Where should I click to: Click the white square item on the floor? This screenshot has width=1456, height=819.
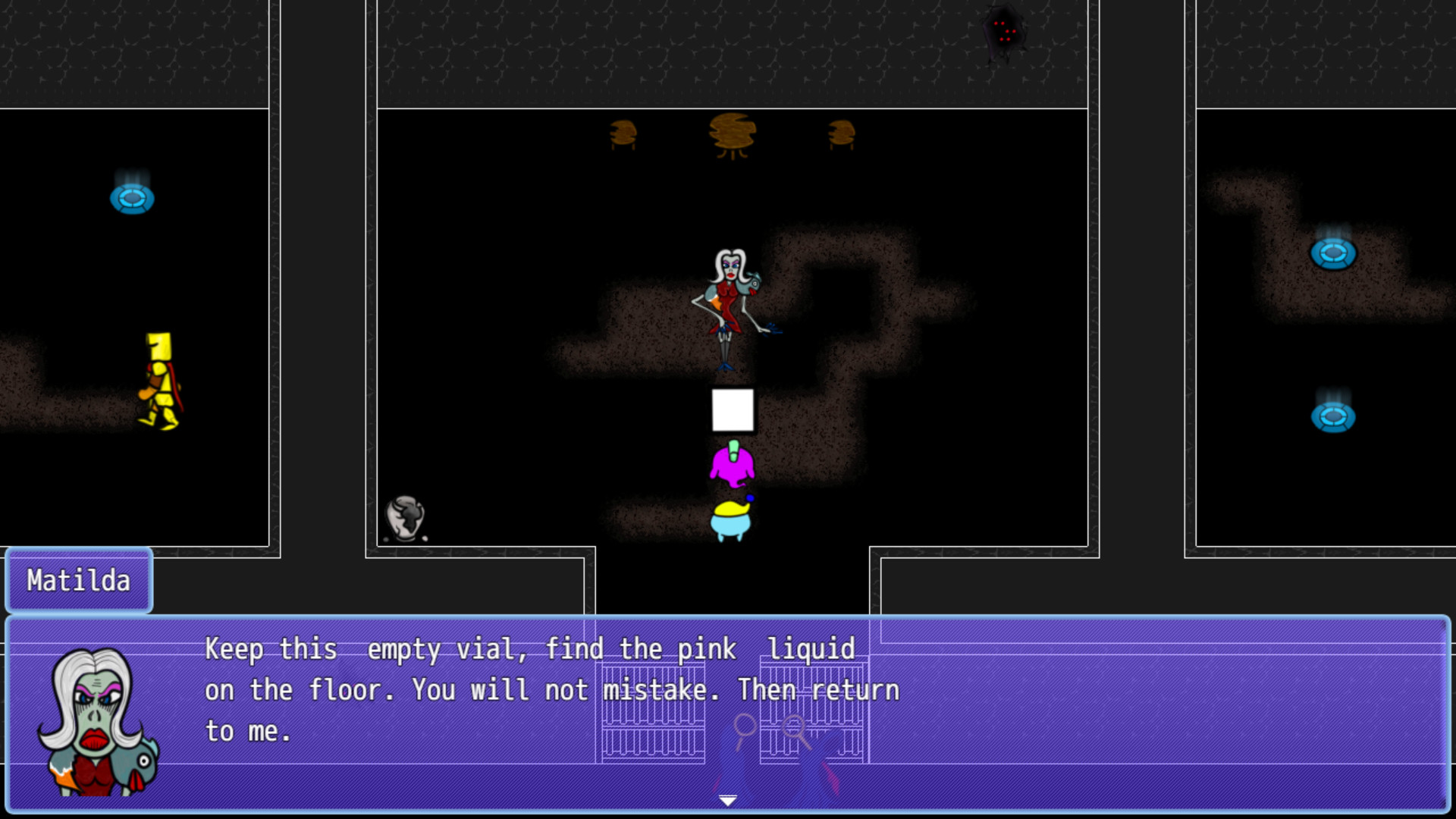(x=732, y=410)
